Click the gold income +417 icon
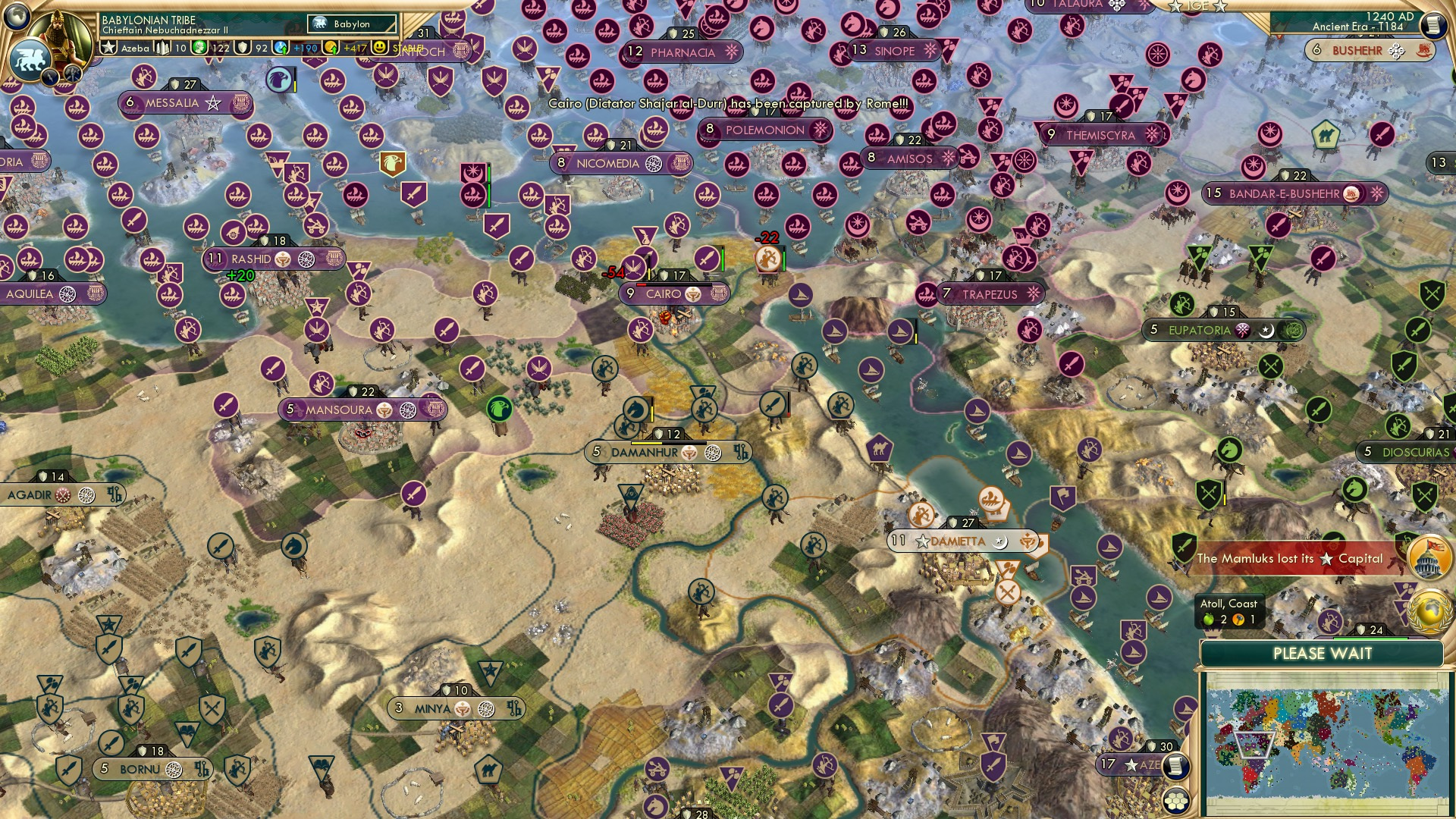The width and height of the screenshot is (1456, 819). 331,47
